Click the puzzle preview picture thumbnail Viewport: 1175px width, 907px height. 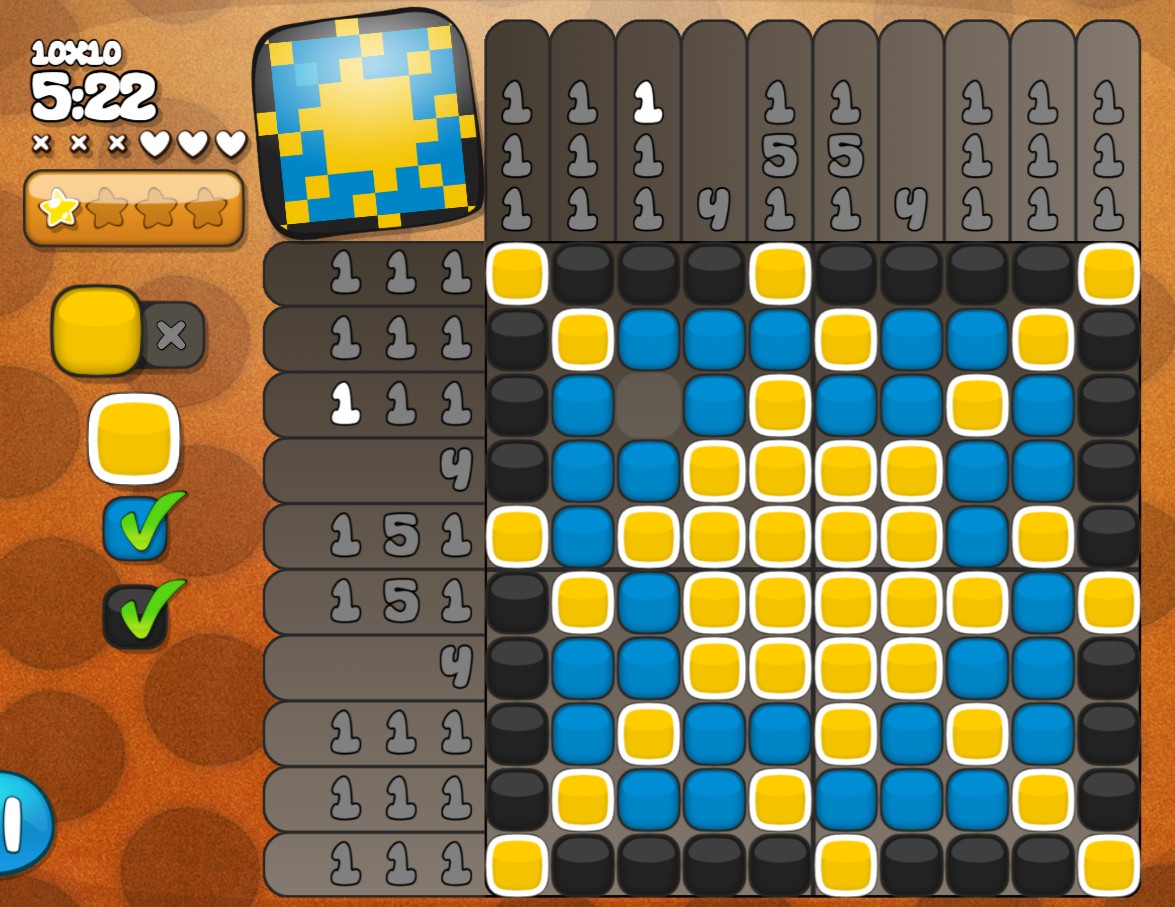coord(367,125)
